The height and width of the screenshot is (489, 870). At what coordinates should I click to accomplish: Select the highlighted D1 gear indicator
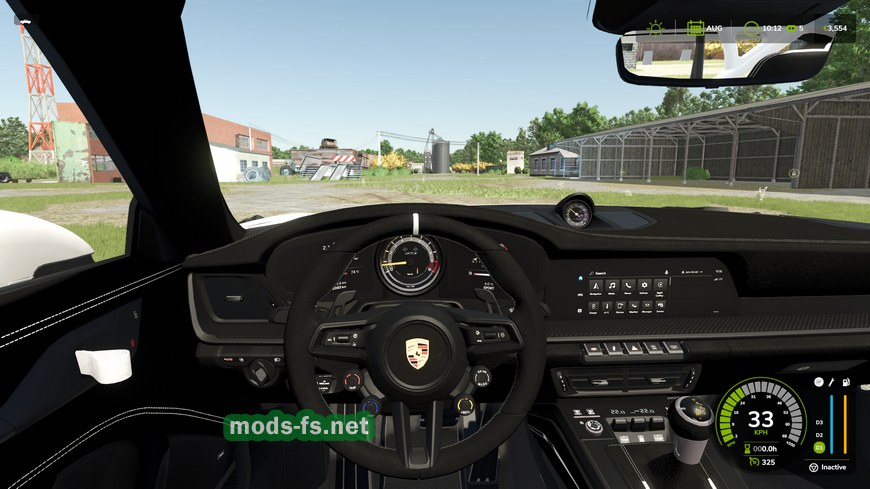pos(818,446)
